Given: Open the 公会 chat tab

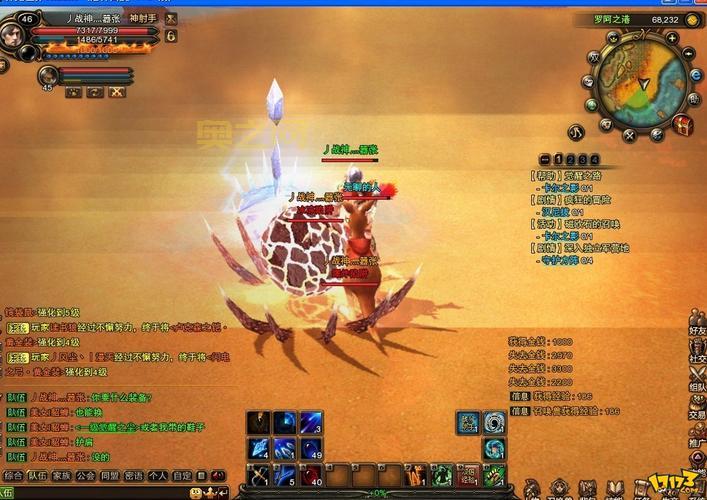Looking at the screenshot, I should click(86, 476).
